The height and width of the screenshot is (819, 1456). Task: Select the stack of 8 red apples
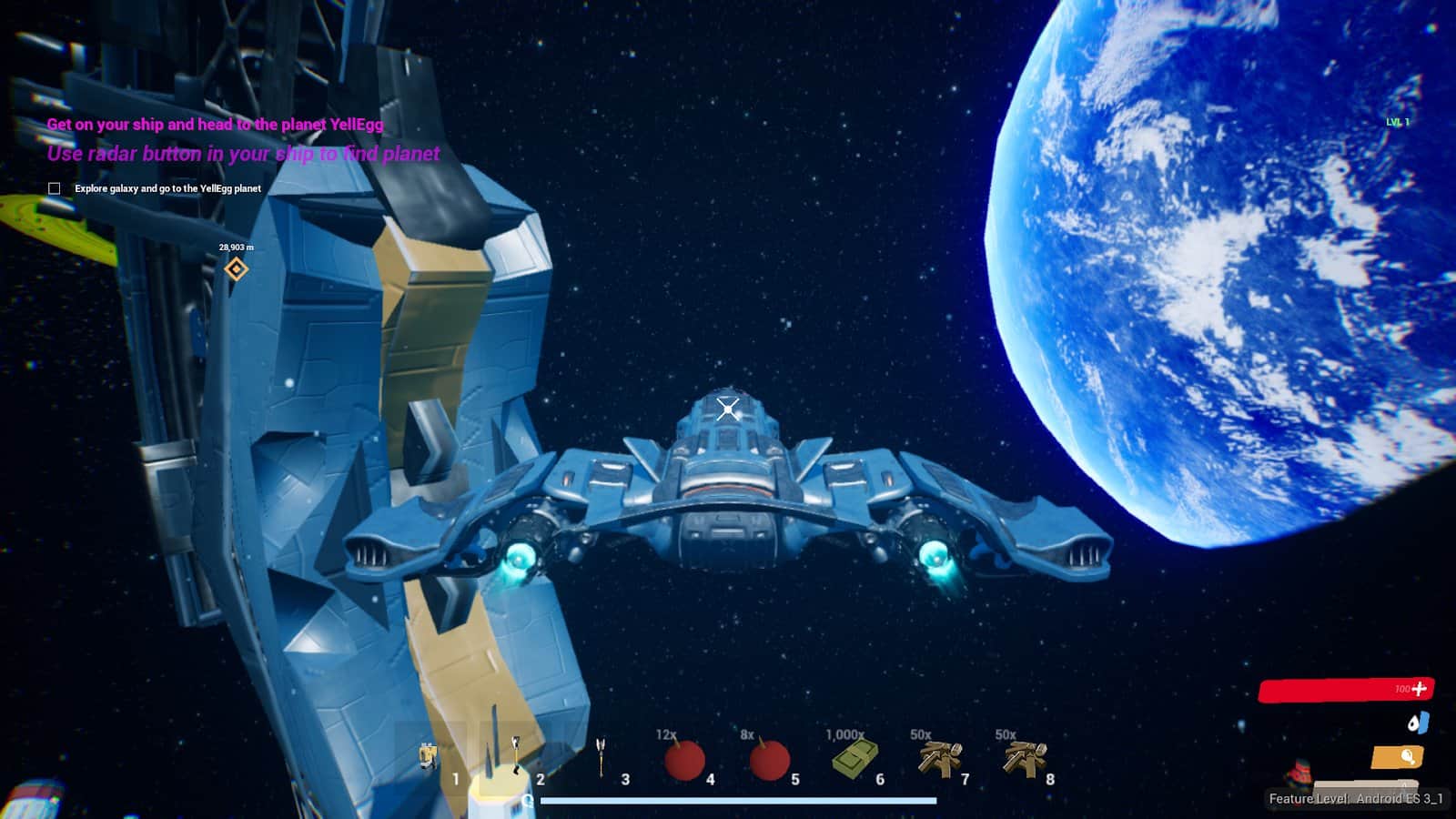coord(769,759)
